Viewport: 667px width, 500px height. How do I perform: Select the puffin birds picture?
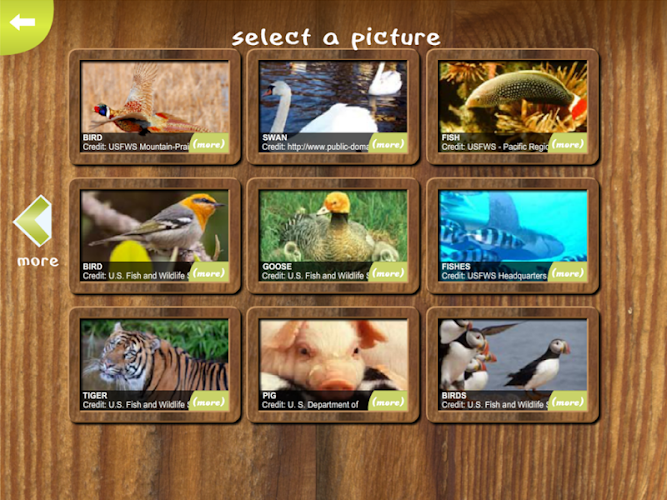[x=512, y=354]
